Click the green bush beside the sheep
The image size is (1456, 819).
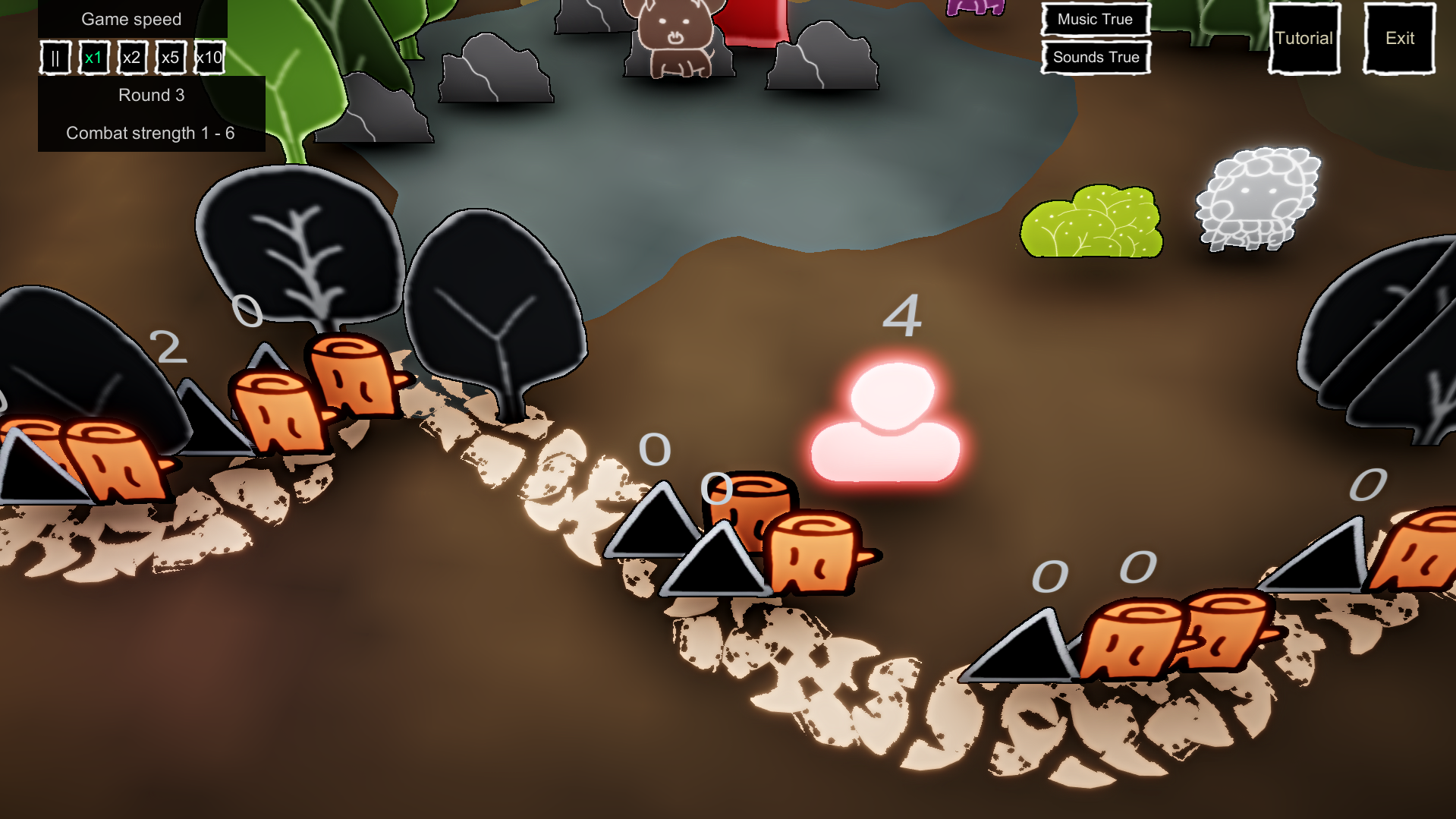tap(1093, 224)
